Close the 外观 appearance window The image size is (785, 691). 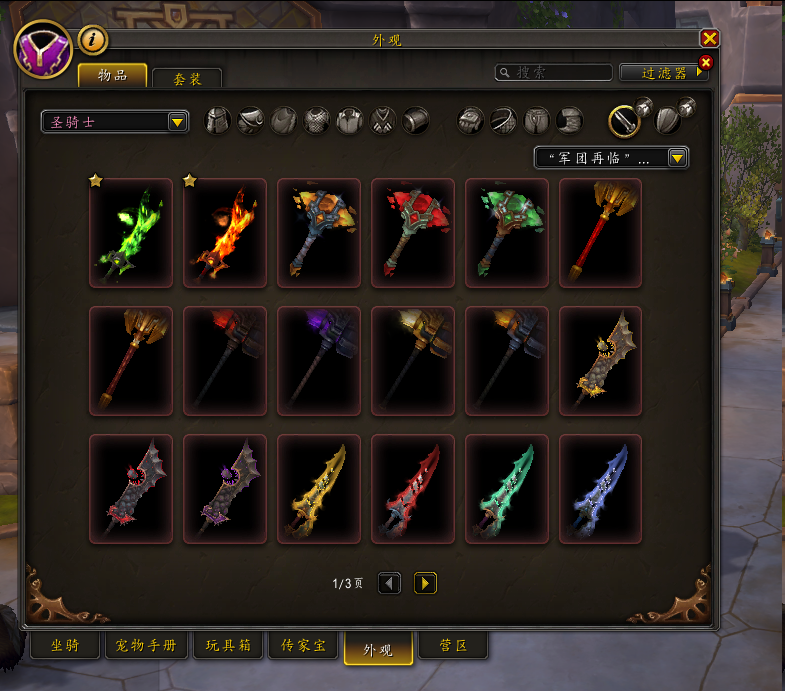click(710, 39)
